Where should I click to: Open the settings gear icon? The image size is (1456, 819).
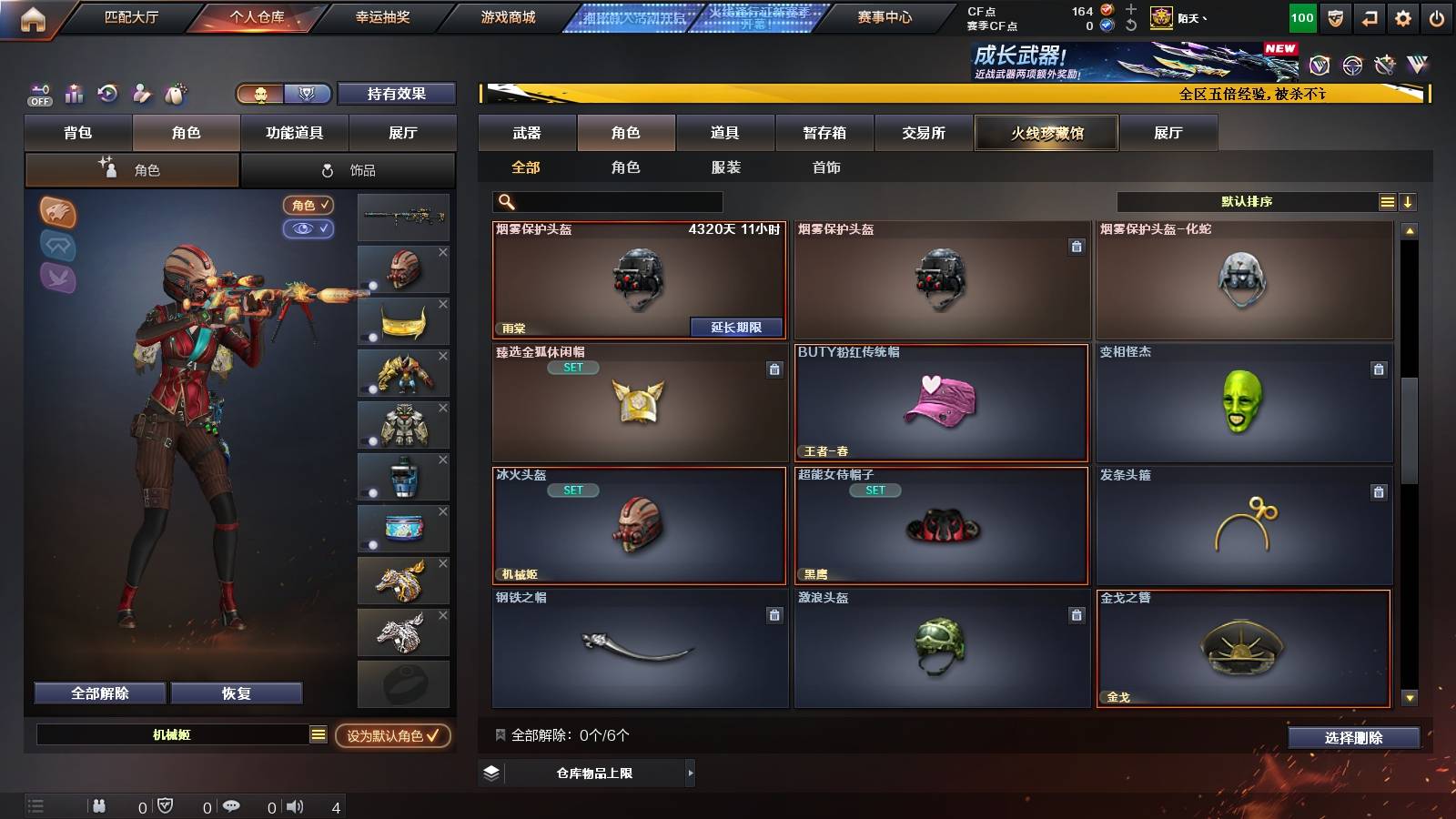tap(1402, 17)
